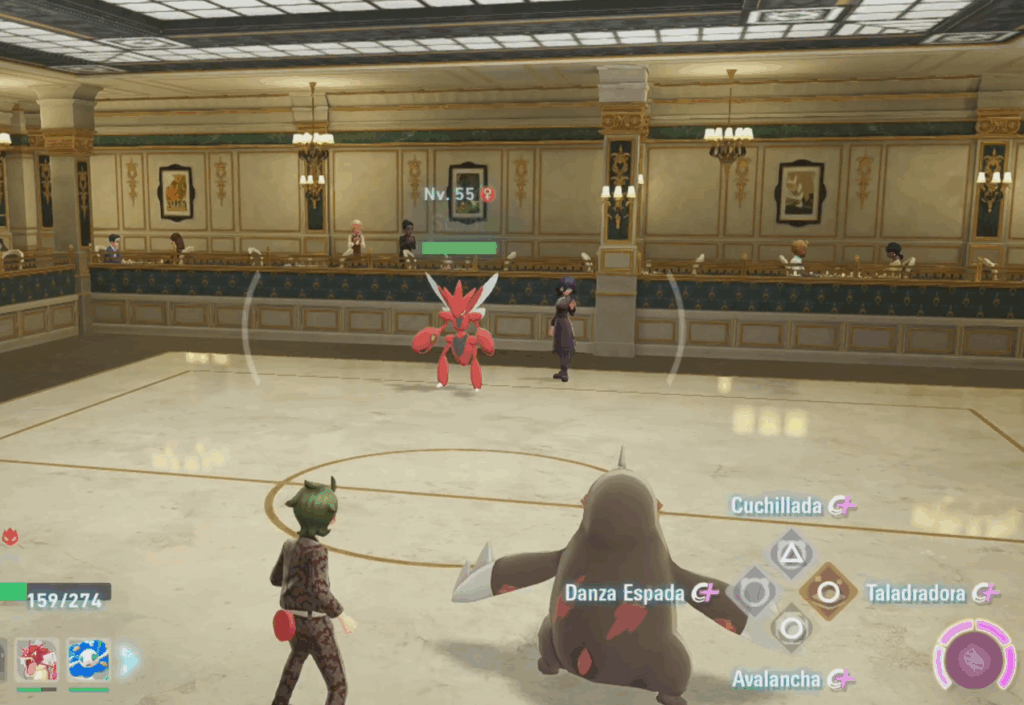
Task: Click the arrow beside the party icons
Action: (128, 660)
